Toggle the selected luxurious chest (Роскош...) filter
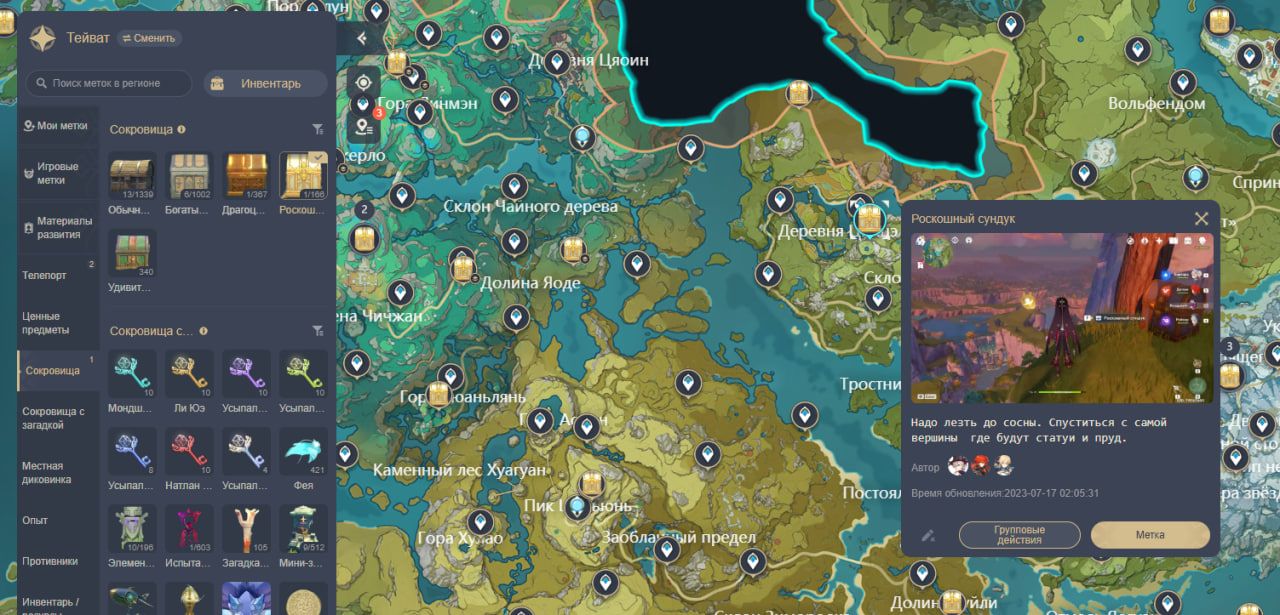This screenshot has width=1280, height=615. coord(302,177)
